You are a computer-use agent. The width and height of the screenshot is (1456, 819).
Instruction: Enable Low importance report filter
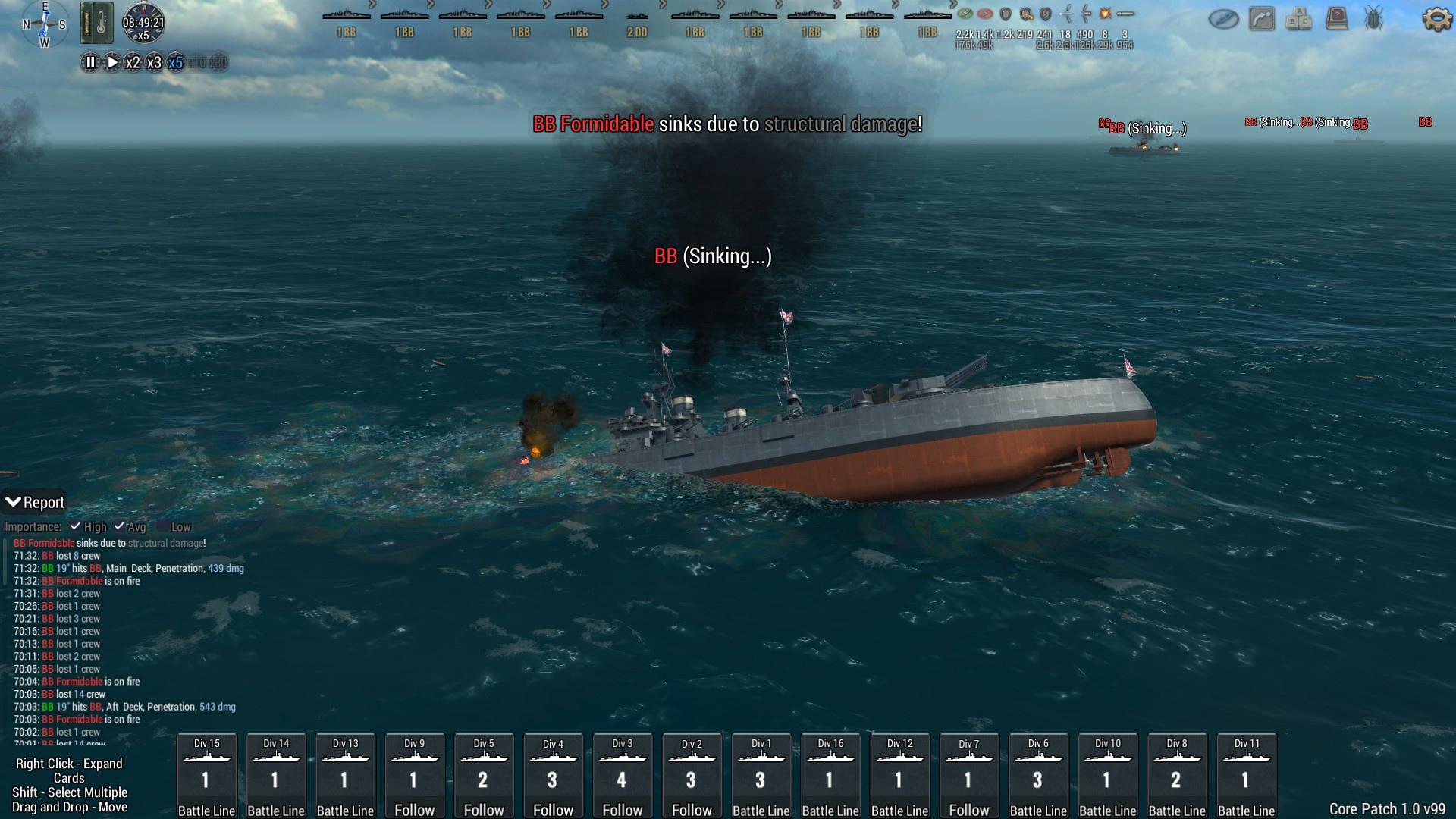tap(163, 526)
